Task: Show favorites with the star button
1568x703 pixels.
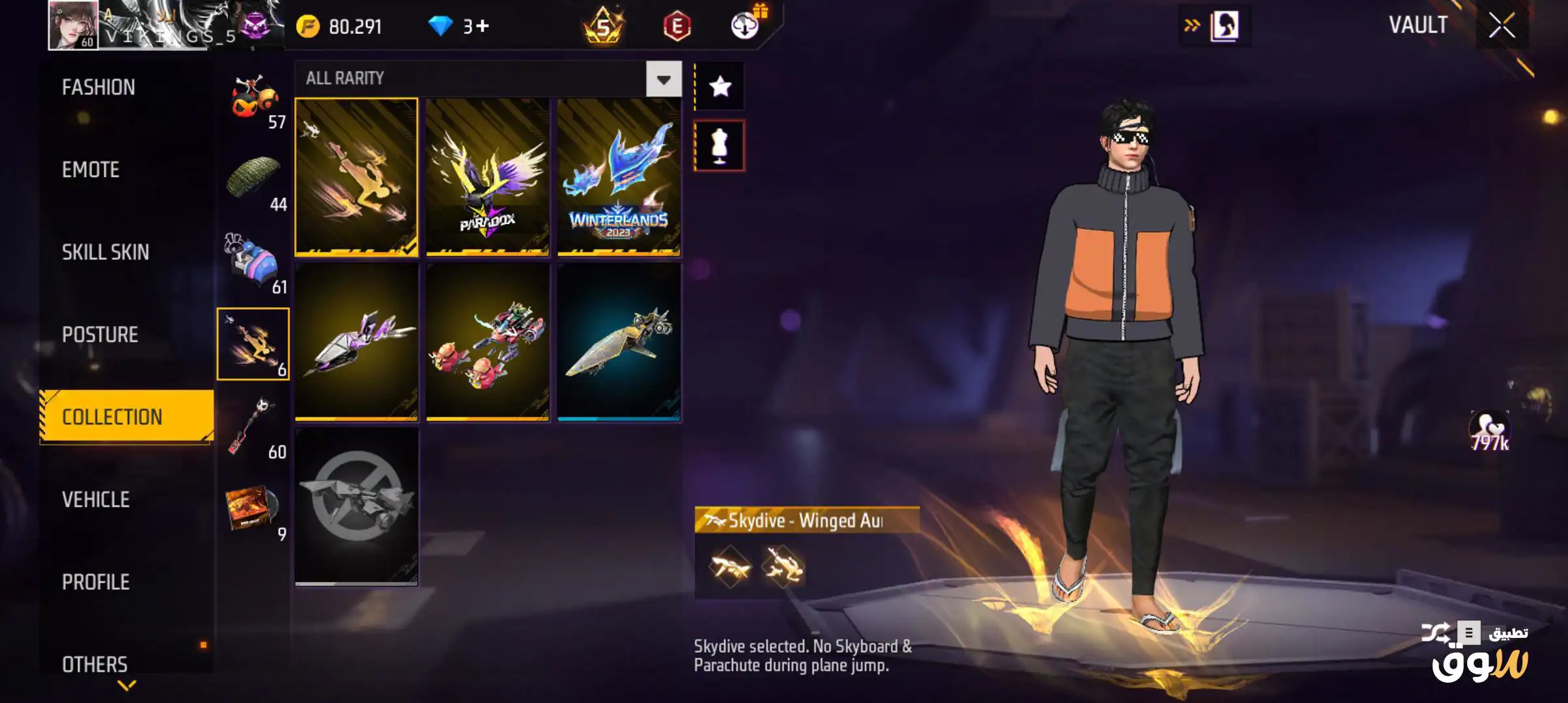Action: coord(720,87)
